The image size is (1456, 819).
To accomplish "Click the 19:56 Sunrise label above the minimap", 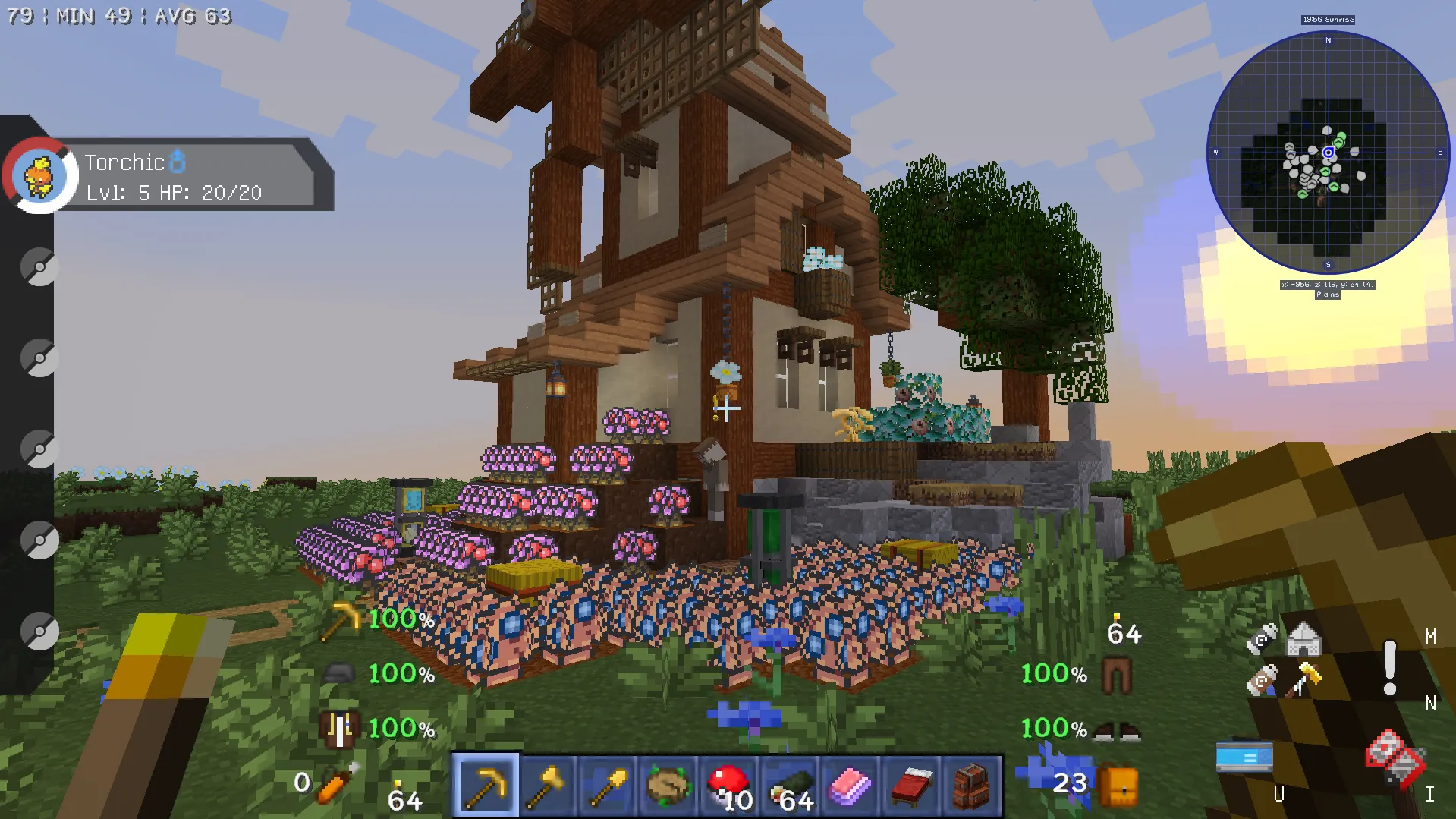I will click(1327, 20).
